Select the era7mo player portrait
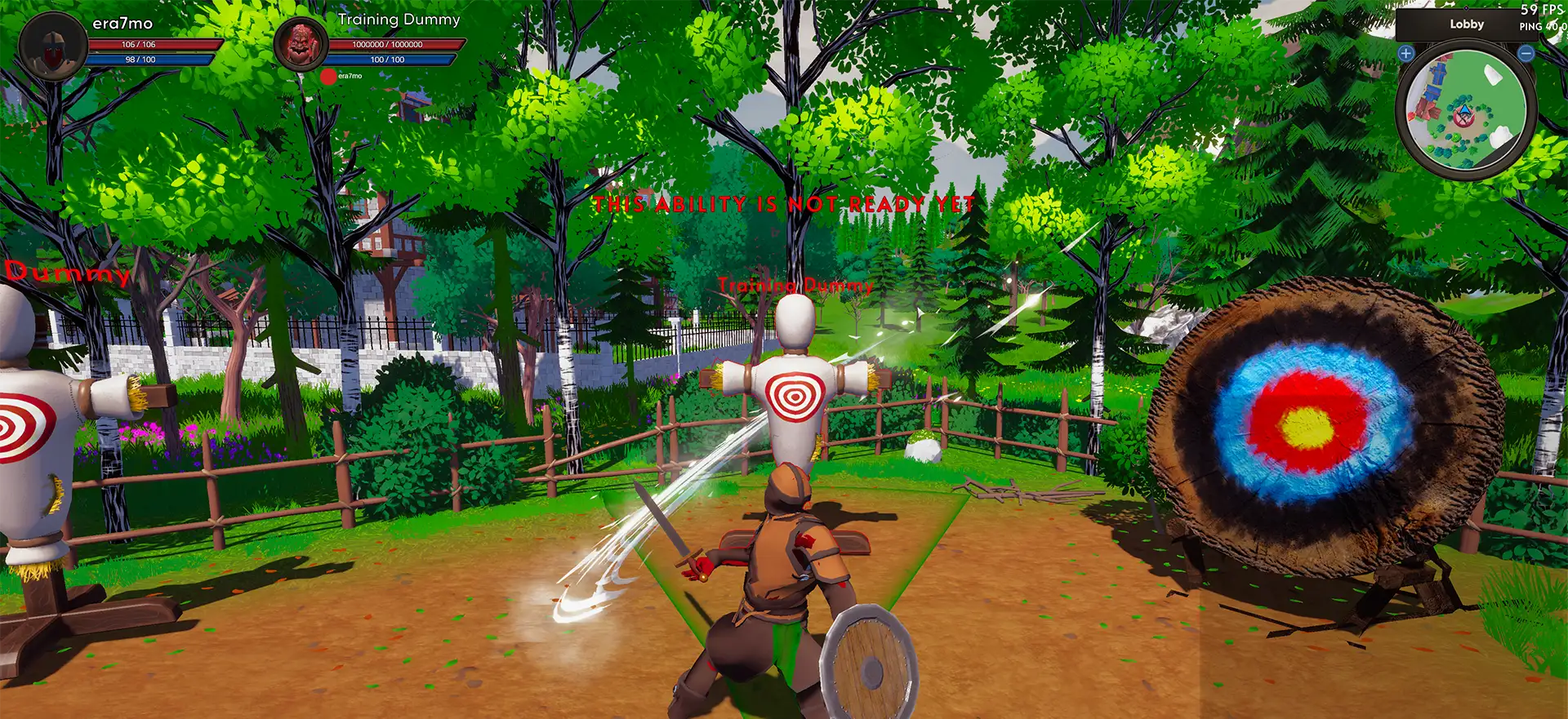Screen dimensions: 1568x719 (x=53, y=46)
